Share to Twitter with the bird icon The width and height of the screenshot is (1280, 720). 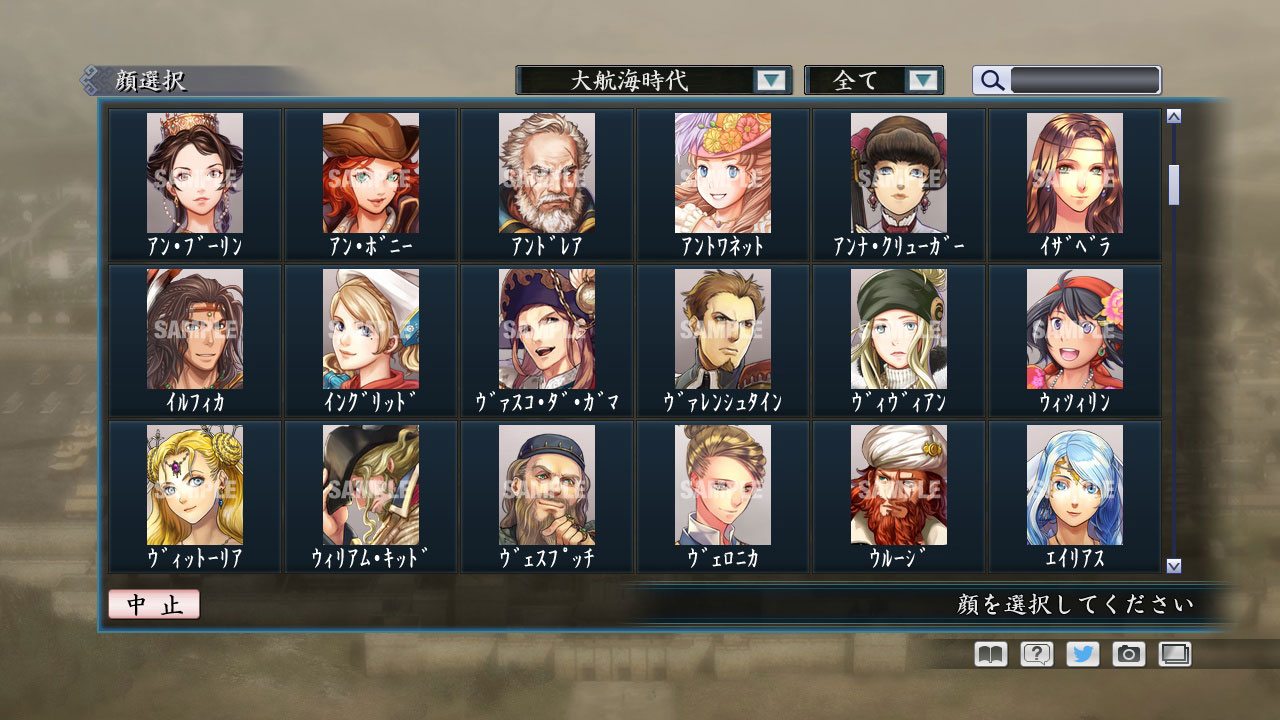coord(1081,653)
